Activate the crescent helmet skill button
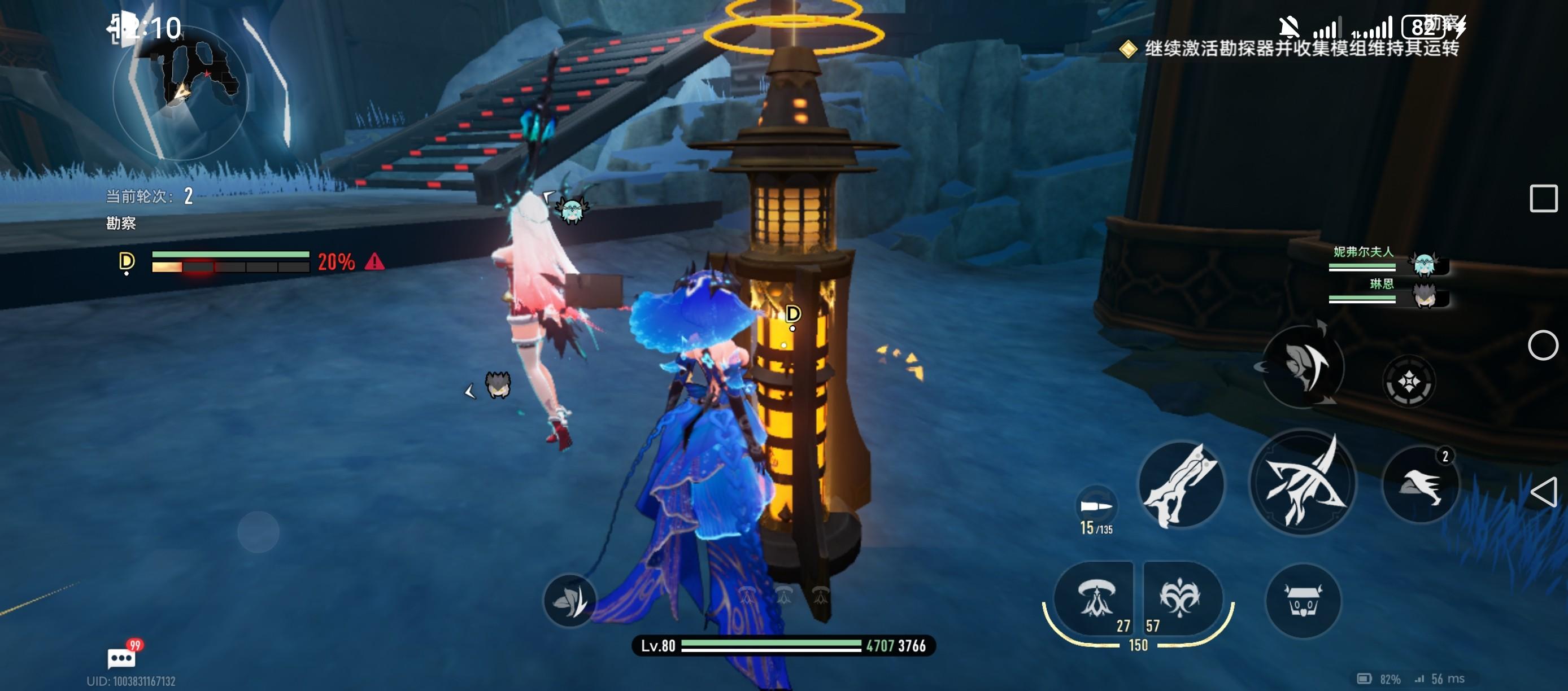Viewport: 1568px width, 691px height. click(x=1303, y=366)
